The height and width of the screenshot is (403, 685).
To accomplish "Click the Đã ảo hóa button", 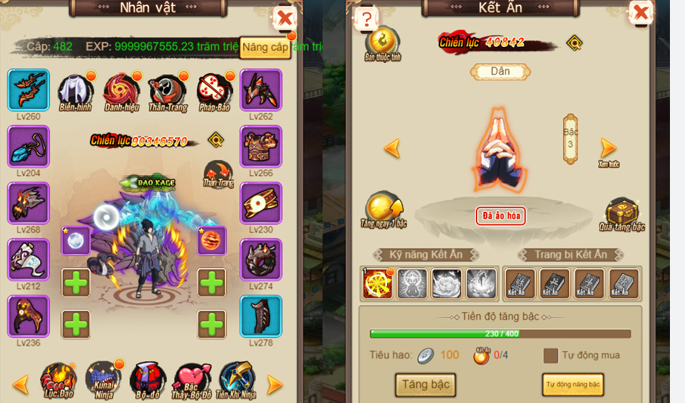I will pos(501,215).
